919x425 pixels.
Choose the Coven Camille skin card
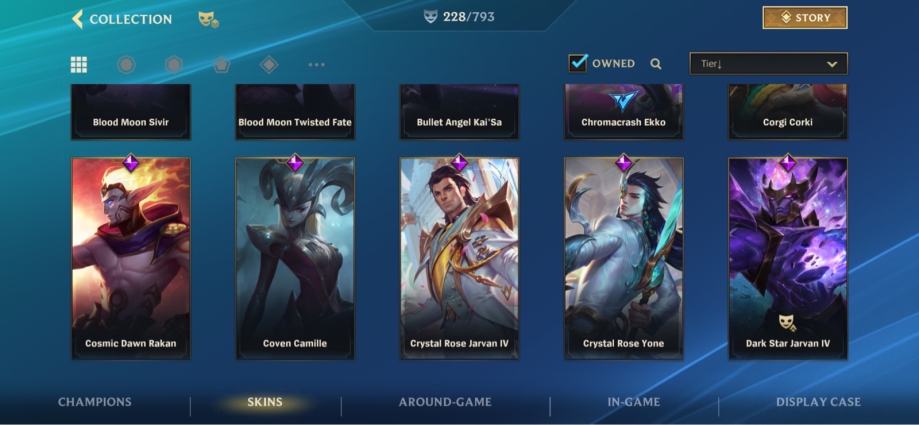(x=295, y=257)
